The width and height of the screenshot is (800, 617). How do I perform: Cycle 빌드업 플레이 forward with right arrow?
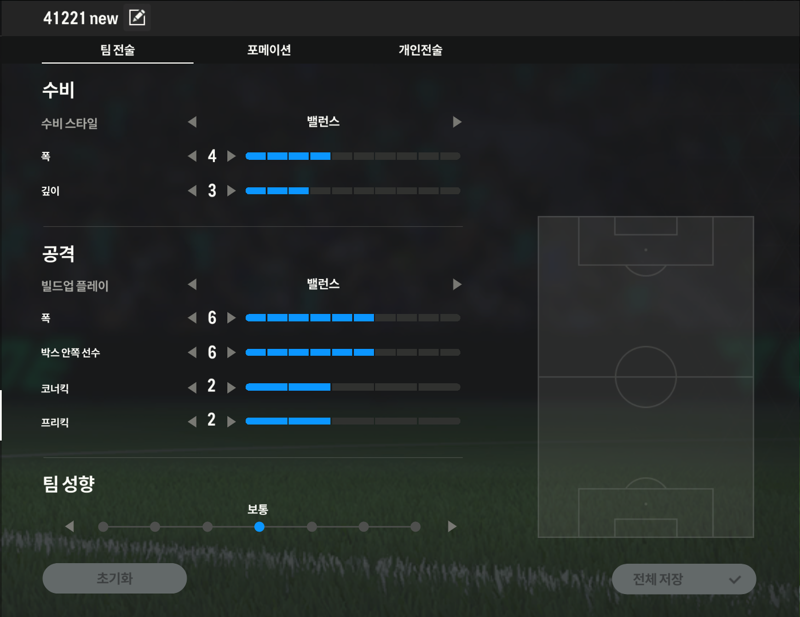[x=457, y=284]
